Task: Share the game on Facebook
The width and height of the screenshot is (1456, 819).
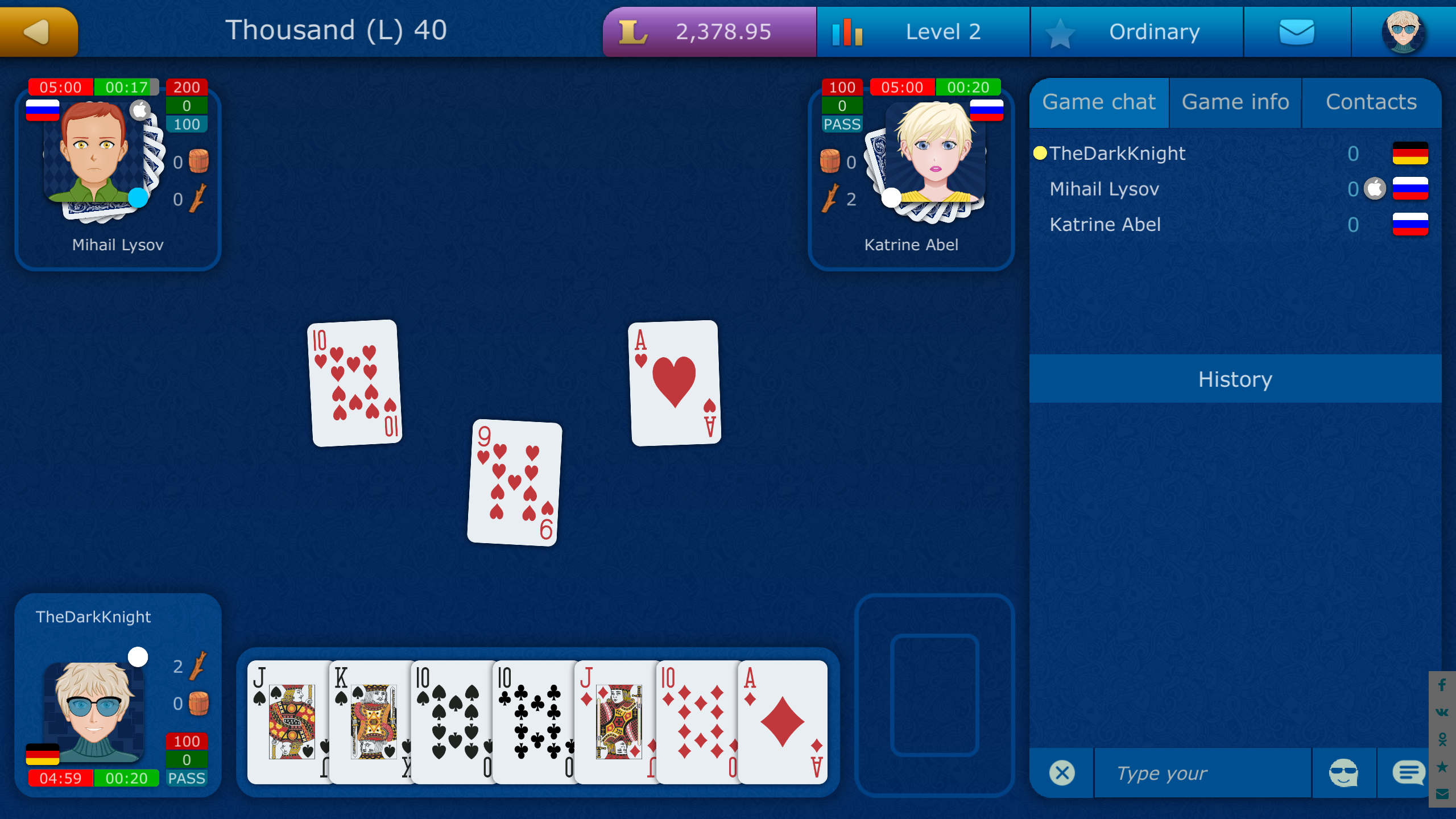Action: [x=1442, y=685]
